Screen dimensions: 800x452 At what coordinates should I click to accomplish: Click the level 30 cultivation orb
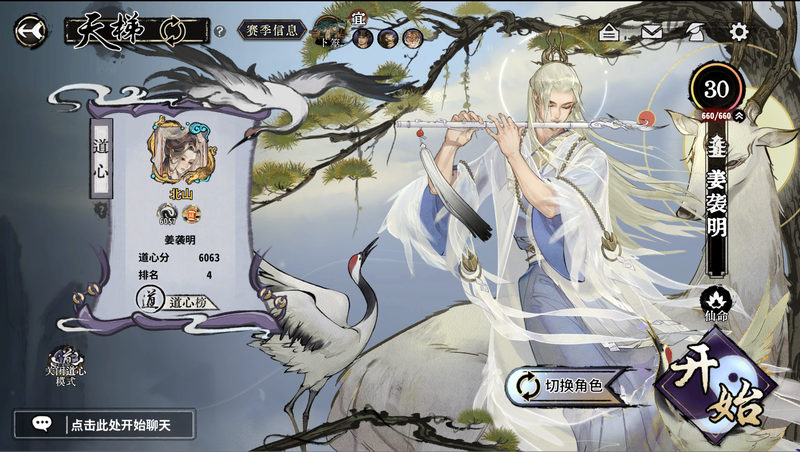(716, 88)
